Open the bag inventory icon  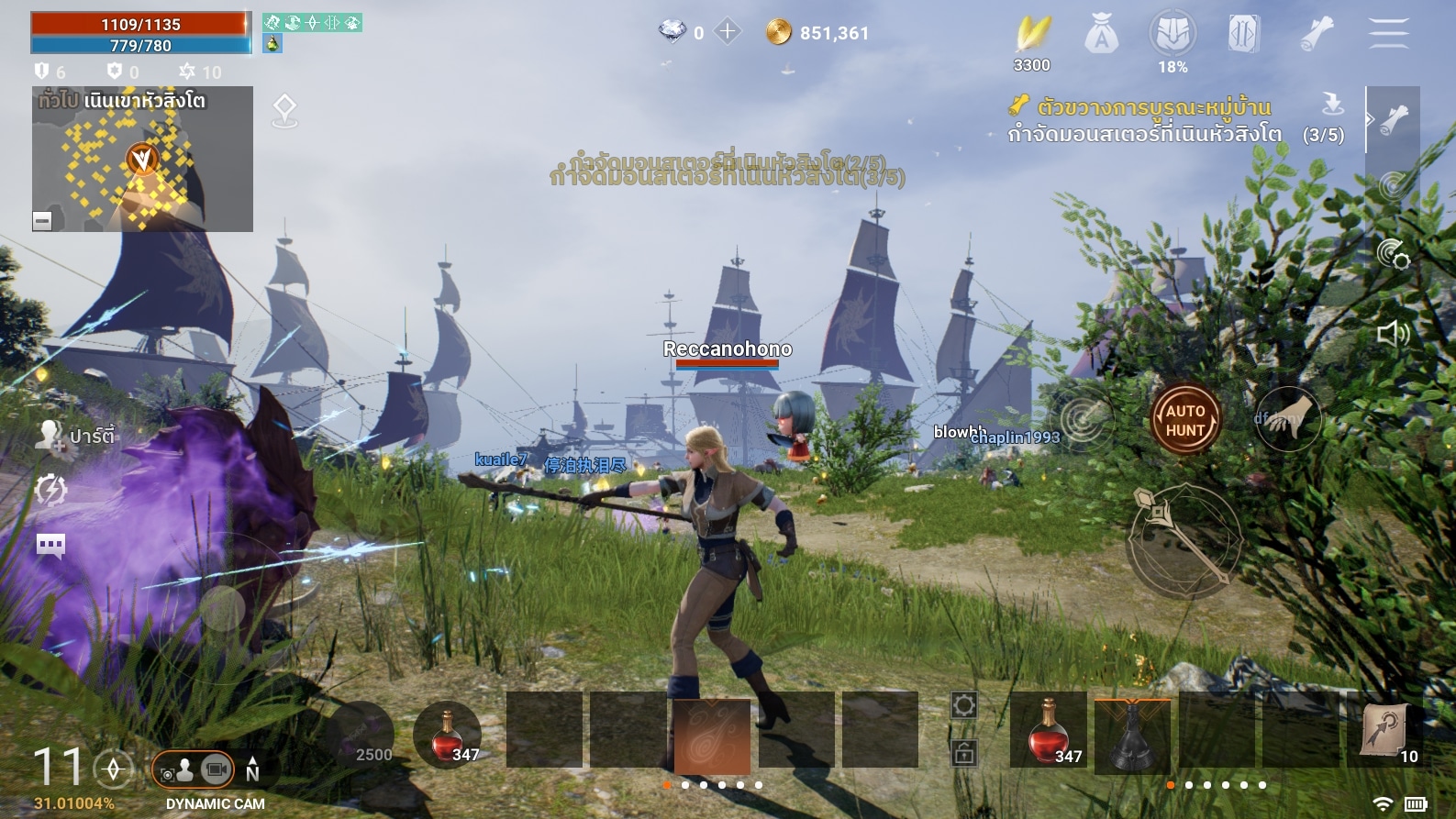point(1101,35)
